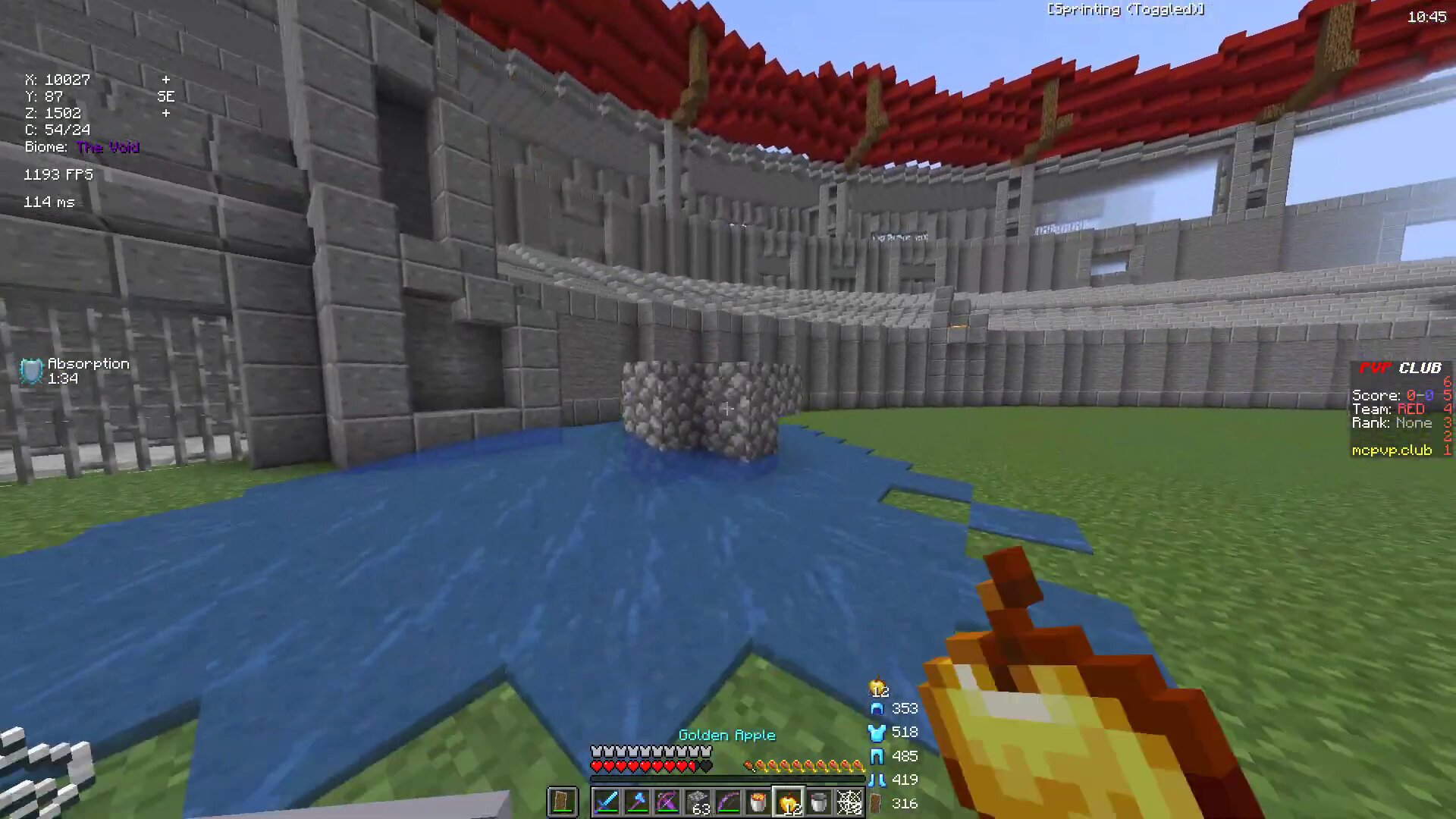Viewport: 1456px width, 819px height.
Task: Click the green experience bar
Action: tap(728, 777)
